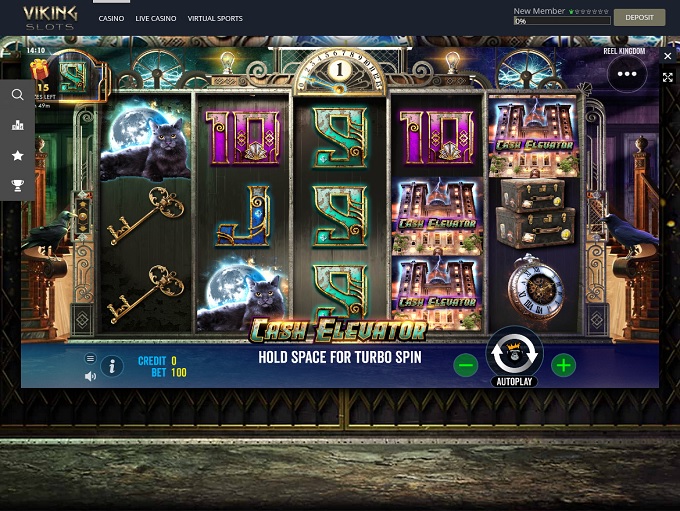Open the red gift box prize
Screen dimensions: 680x511
pyautogui.click(x=40, y=69)
